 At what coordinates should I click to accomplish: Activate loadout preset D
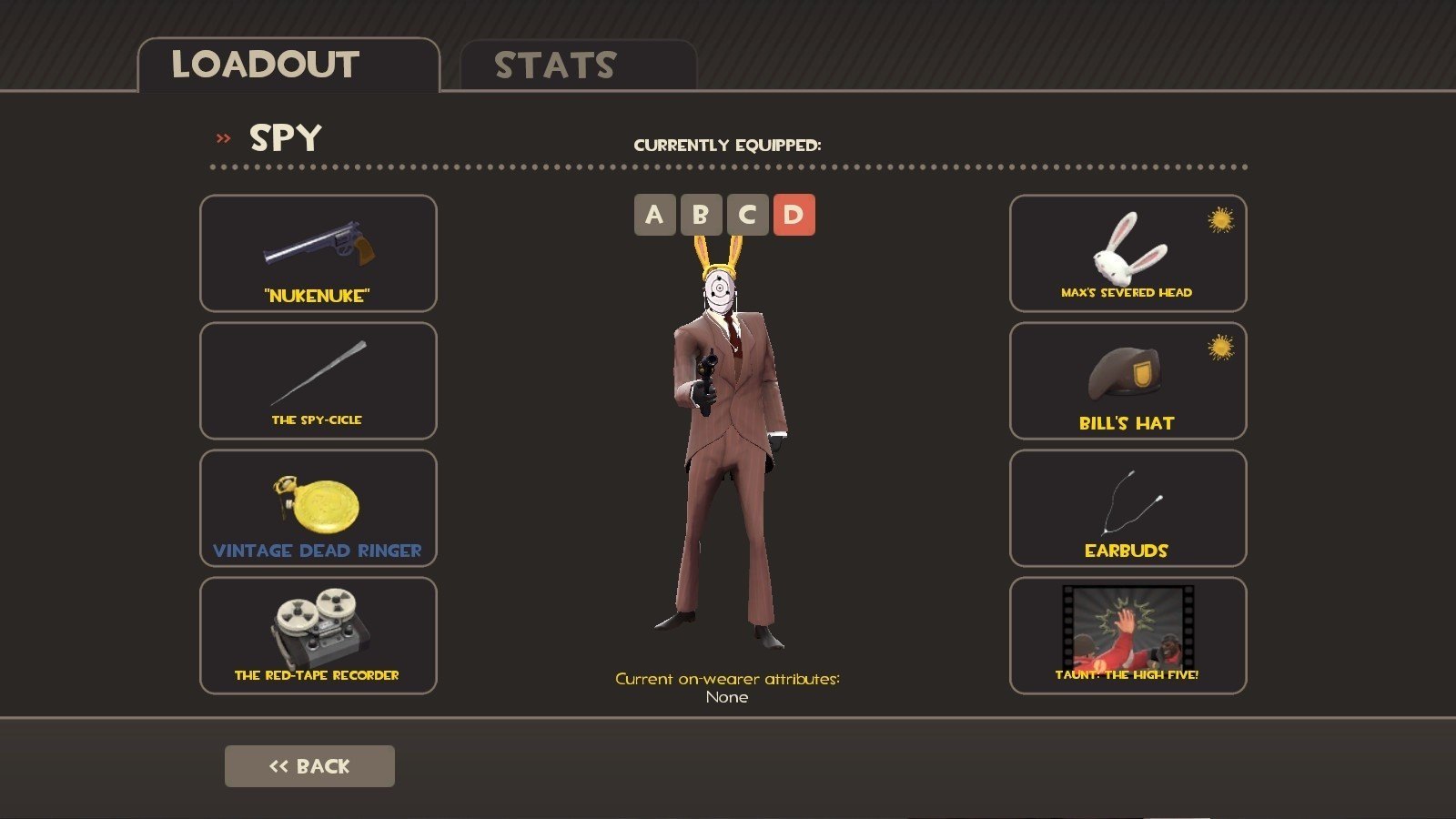[794, 215]
